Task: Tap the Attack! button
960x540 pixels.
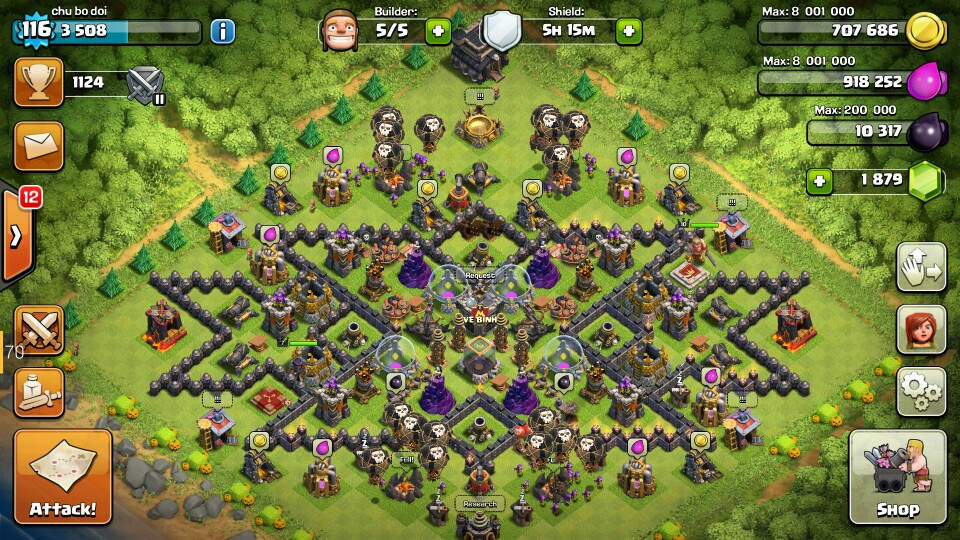Action: point(63,479)
